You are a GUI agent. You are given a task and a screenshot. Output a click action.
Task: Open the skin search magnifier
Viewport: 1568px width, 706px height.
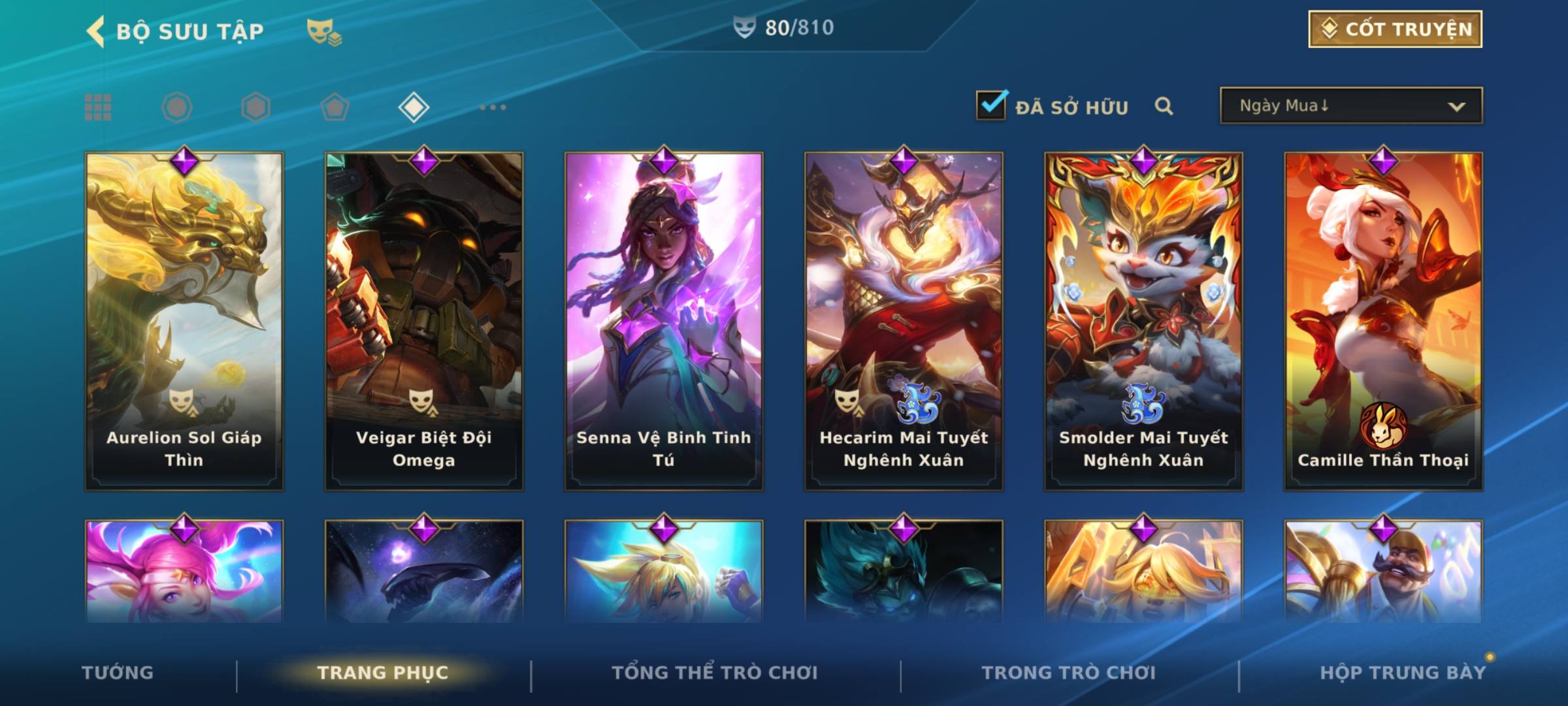[1164, 106]
